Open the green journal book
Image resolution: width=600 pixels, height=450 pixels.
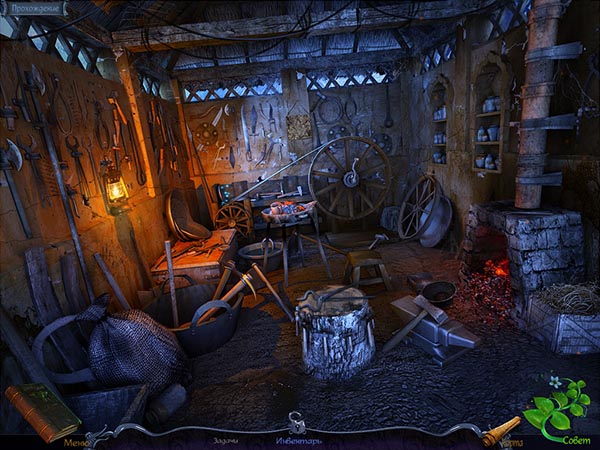tap(42, 411)
